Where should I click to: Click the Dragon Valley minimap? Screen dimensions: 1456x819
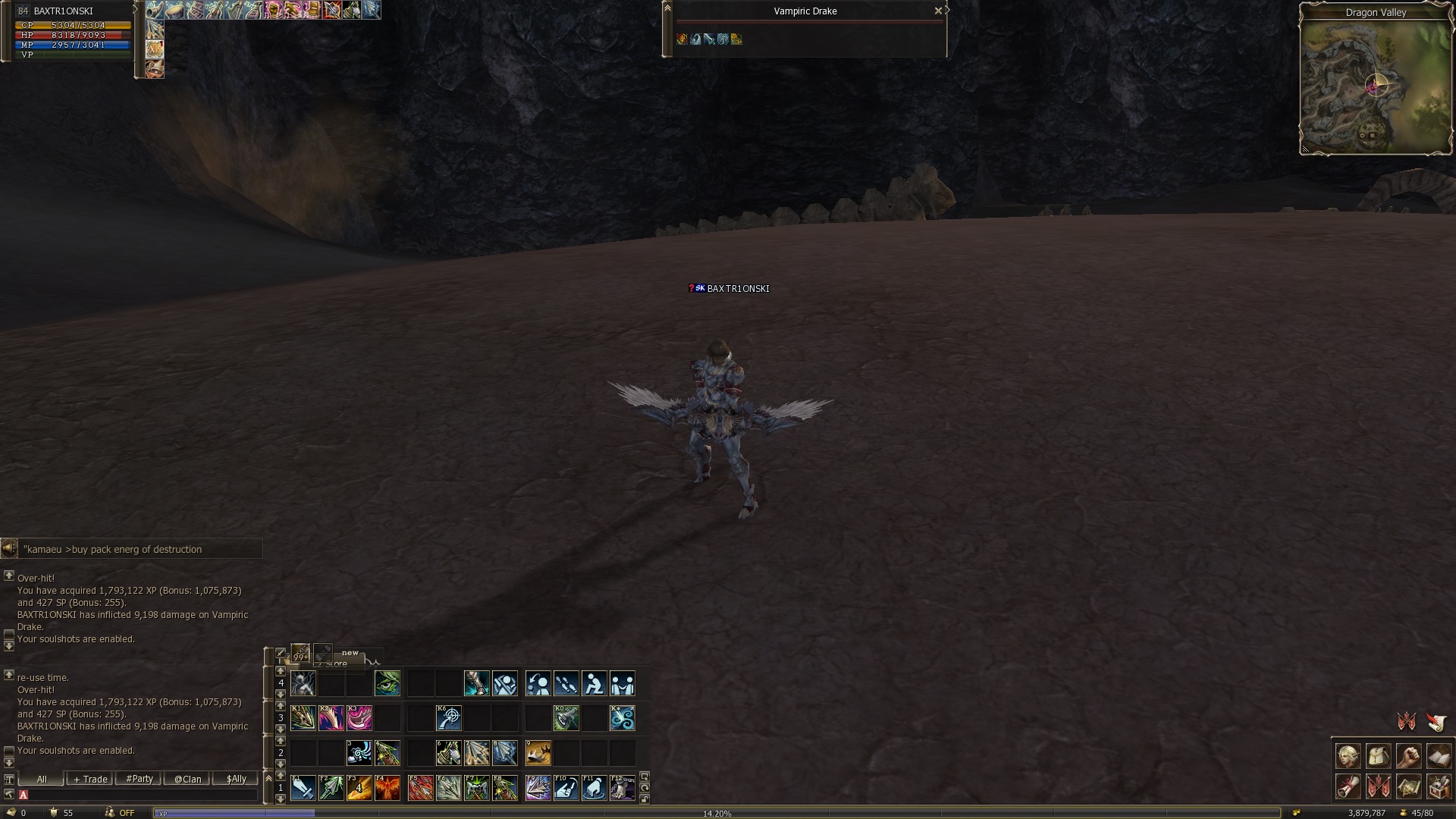click(1376, 86)
